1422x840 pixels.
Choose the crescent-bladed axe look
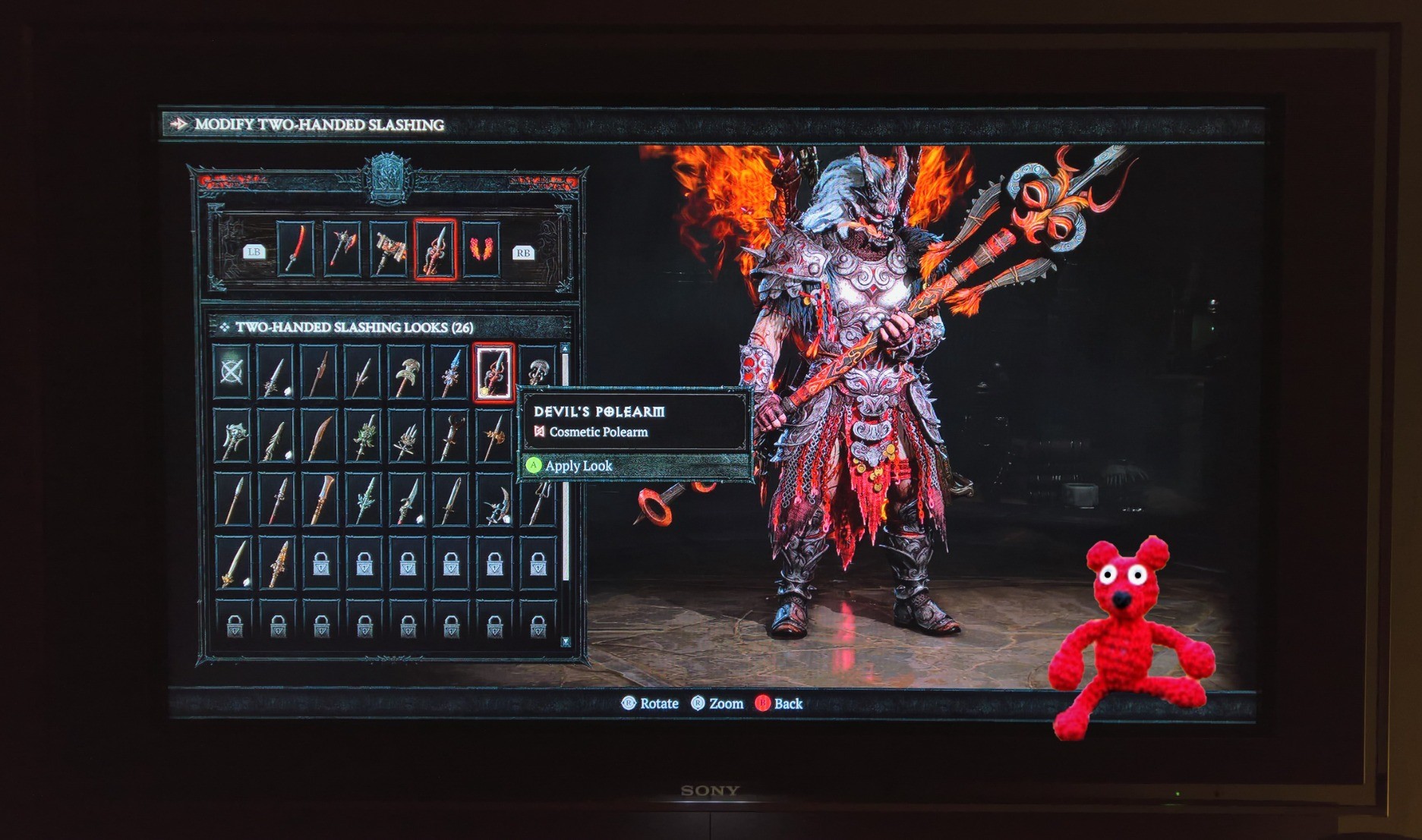(x=407, y=372)
